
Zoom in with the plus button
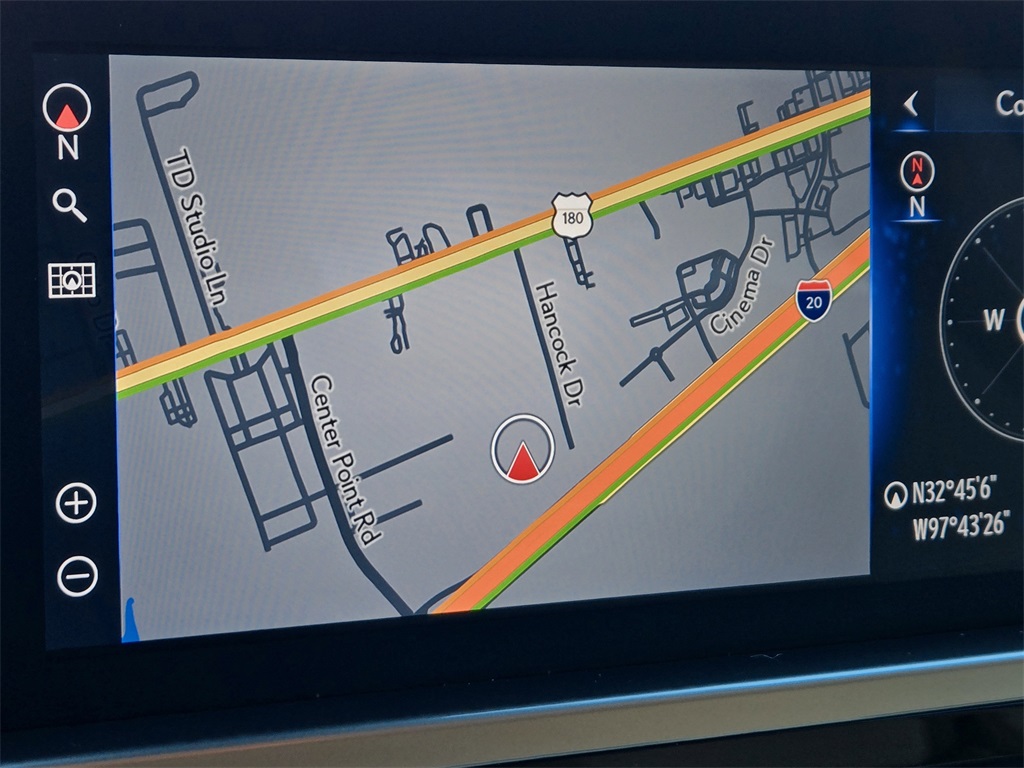pyautogui.click(x=76, y=502)
